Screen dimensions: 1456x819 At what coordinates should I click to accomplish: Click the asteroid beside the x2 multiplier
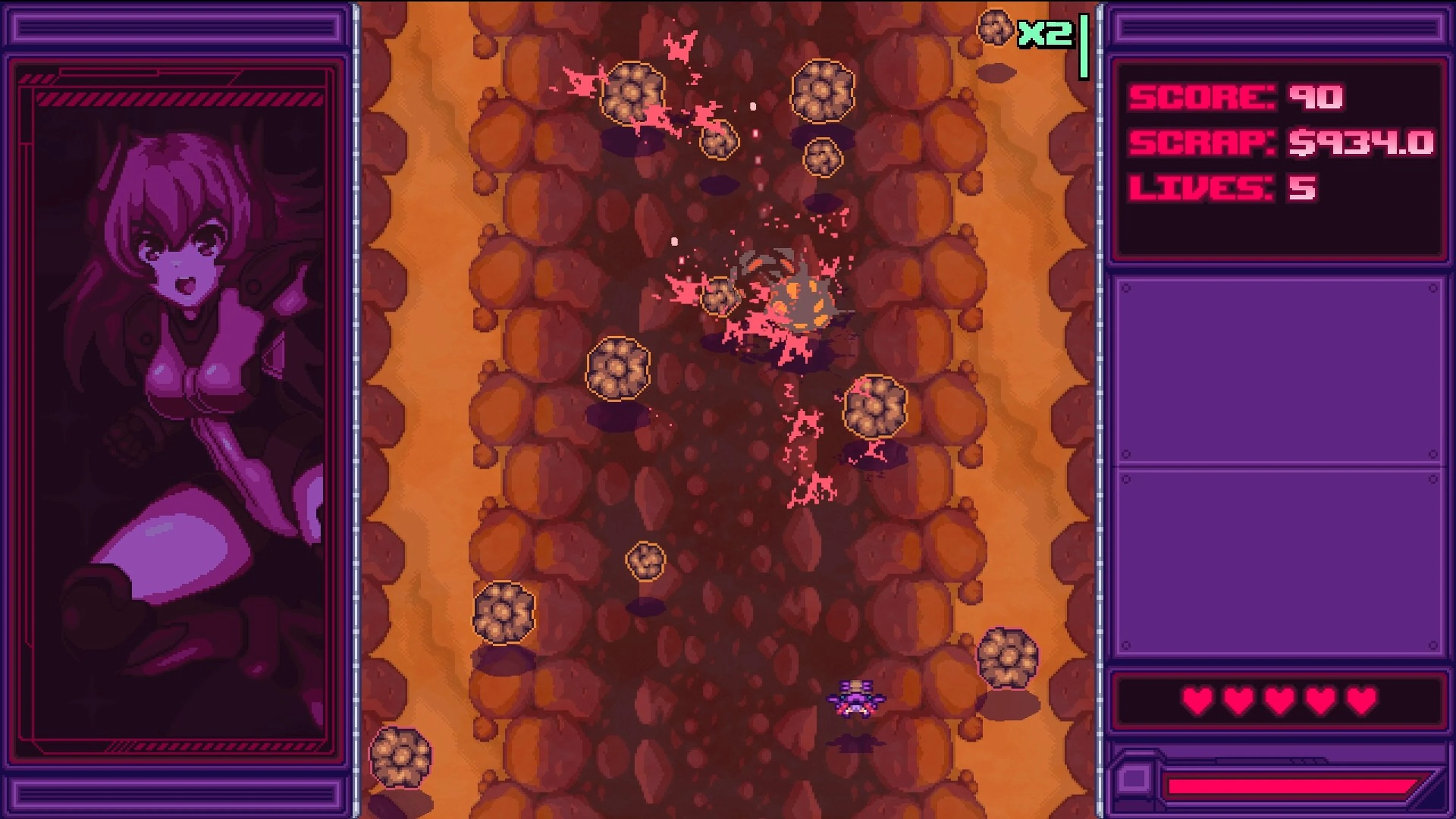(x=995, y=27)
